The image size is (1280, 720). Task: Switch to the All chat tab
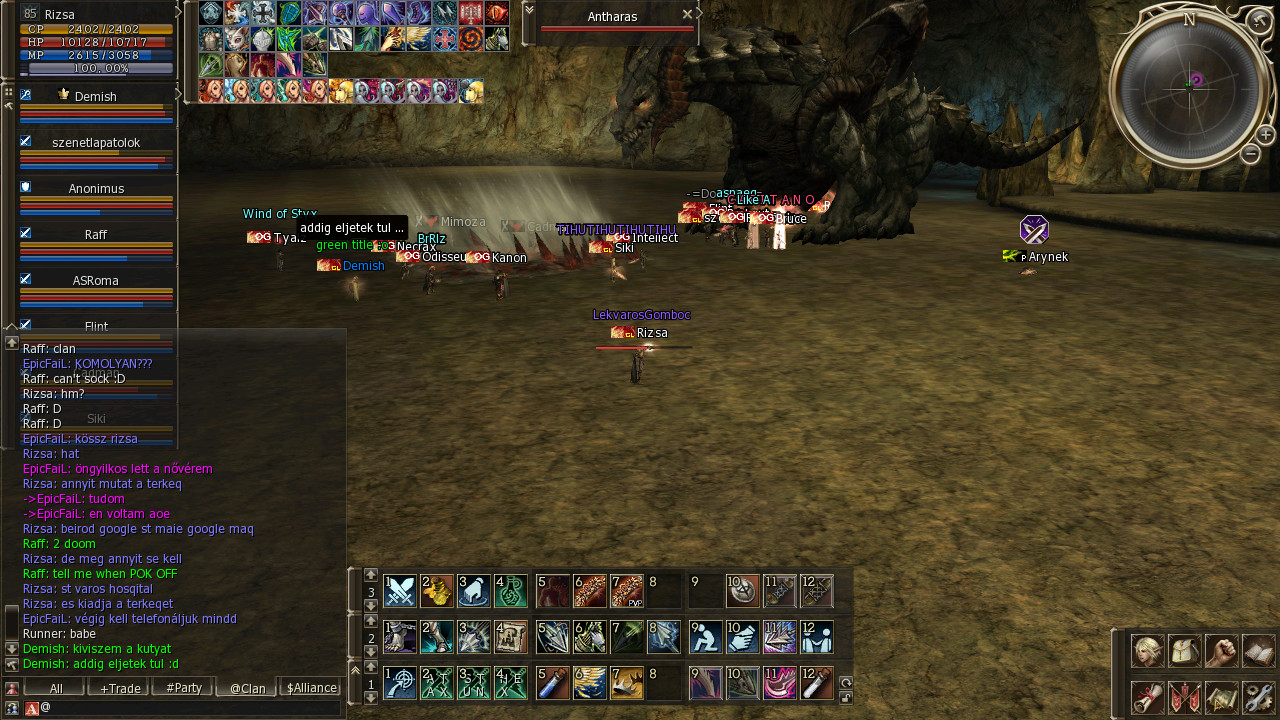click(x=55, y=688)
